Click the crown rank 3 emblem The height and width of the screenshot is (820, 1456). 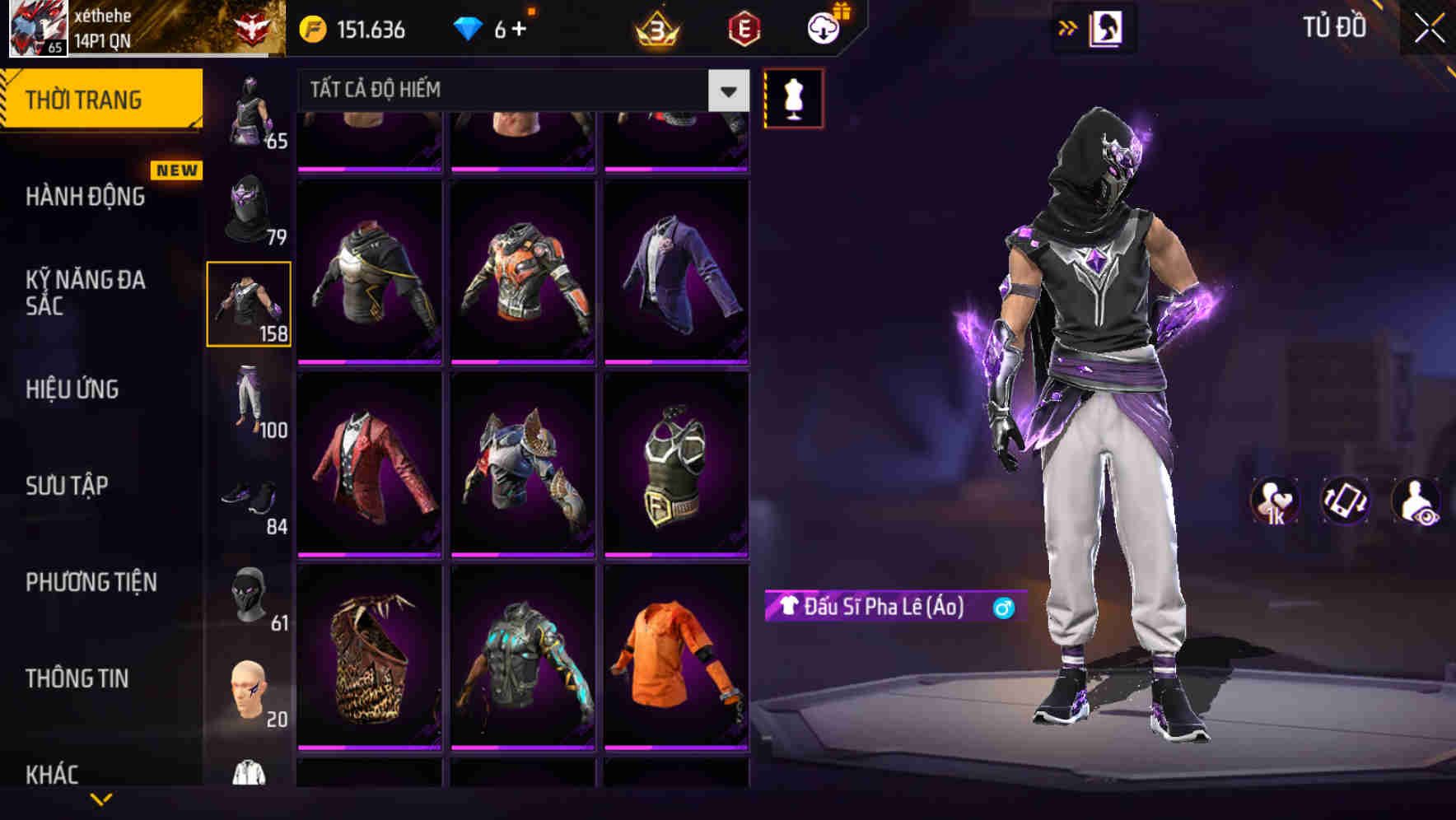pos(653,27)
